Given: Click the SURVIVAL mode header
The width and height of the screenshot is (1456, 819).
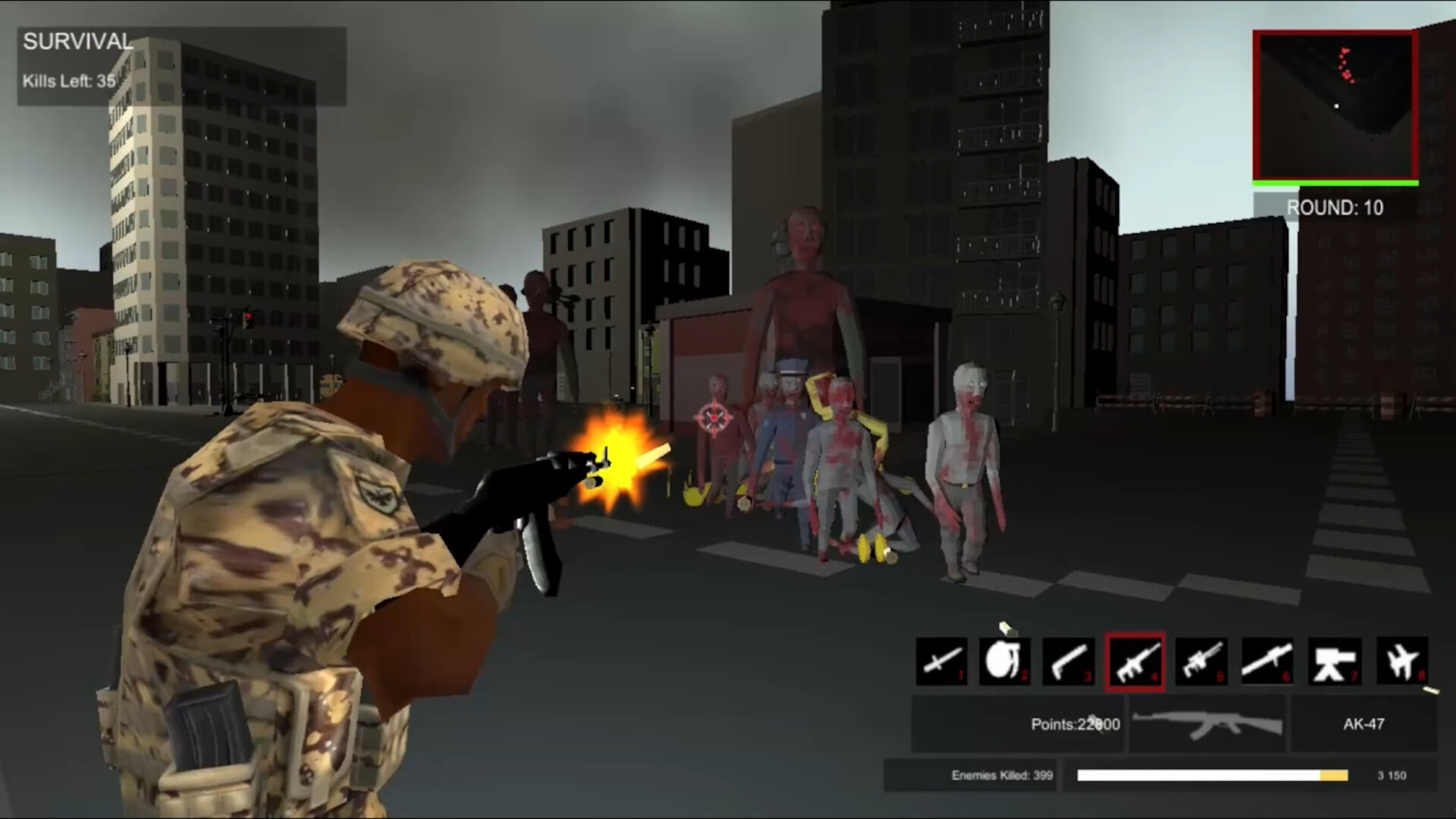Looking at the screenshot, I should [x=77, y=42].
